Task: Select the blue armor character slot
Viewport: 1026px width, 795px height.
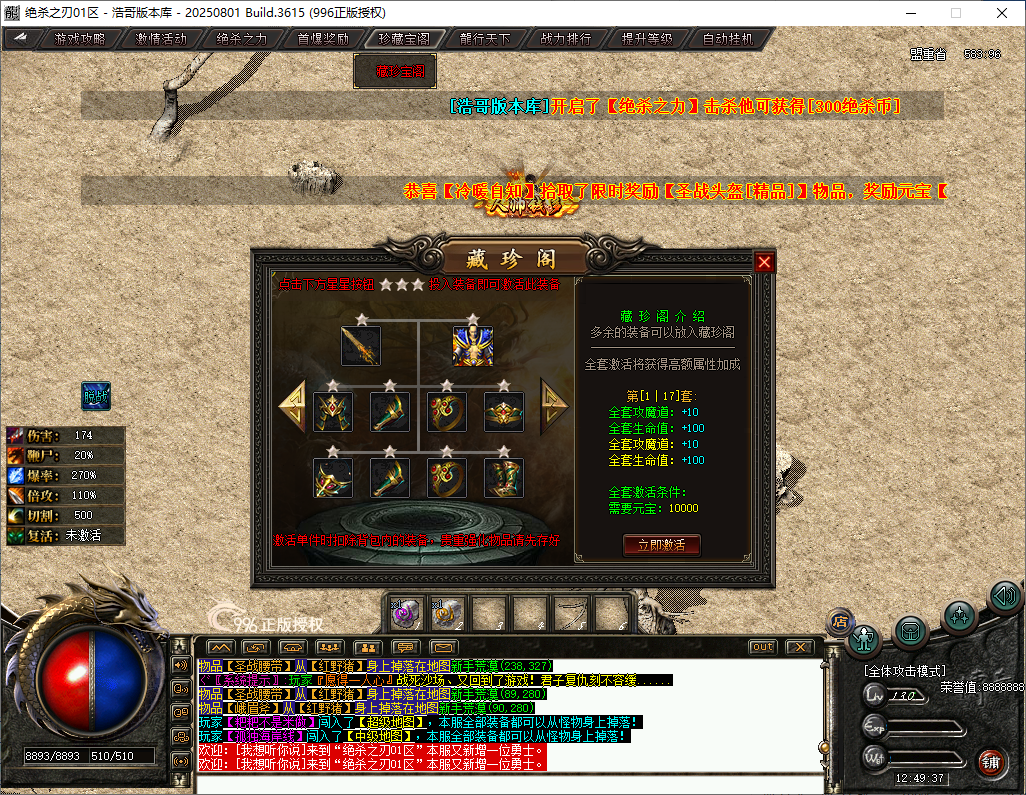Action: 472,347
